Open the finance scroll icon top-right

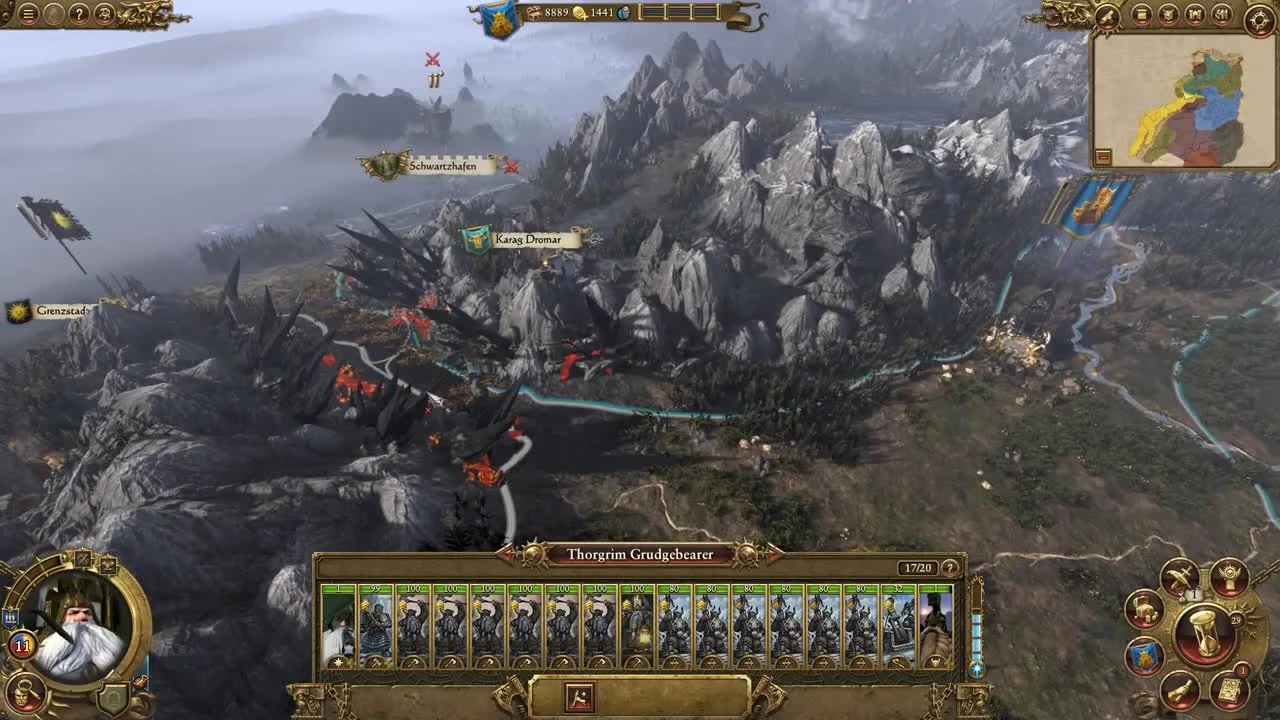(1142, 14)
